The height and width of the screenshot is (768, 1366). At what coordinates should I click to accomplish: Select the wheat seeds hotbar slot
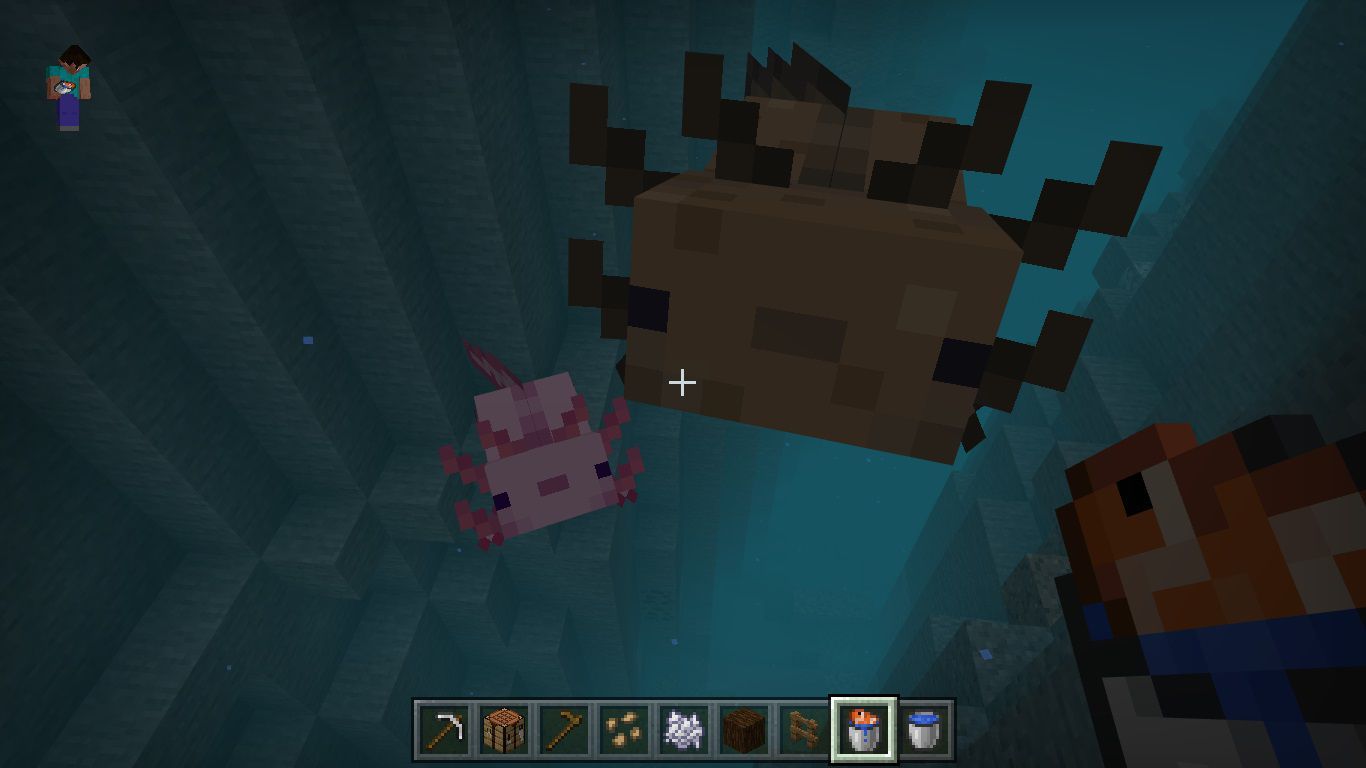pyautogui.click(x=623, y=730)
